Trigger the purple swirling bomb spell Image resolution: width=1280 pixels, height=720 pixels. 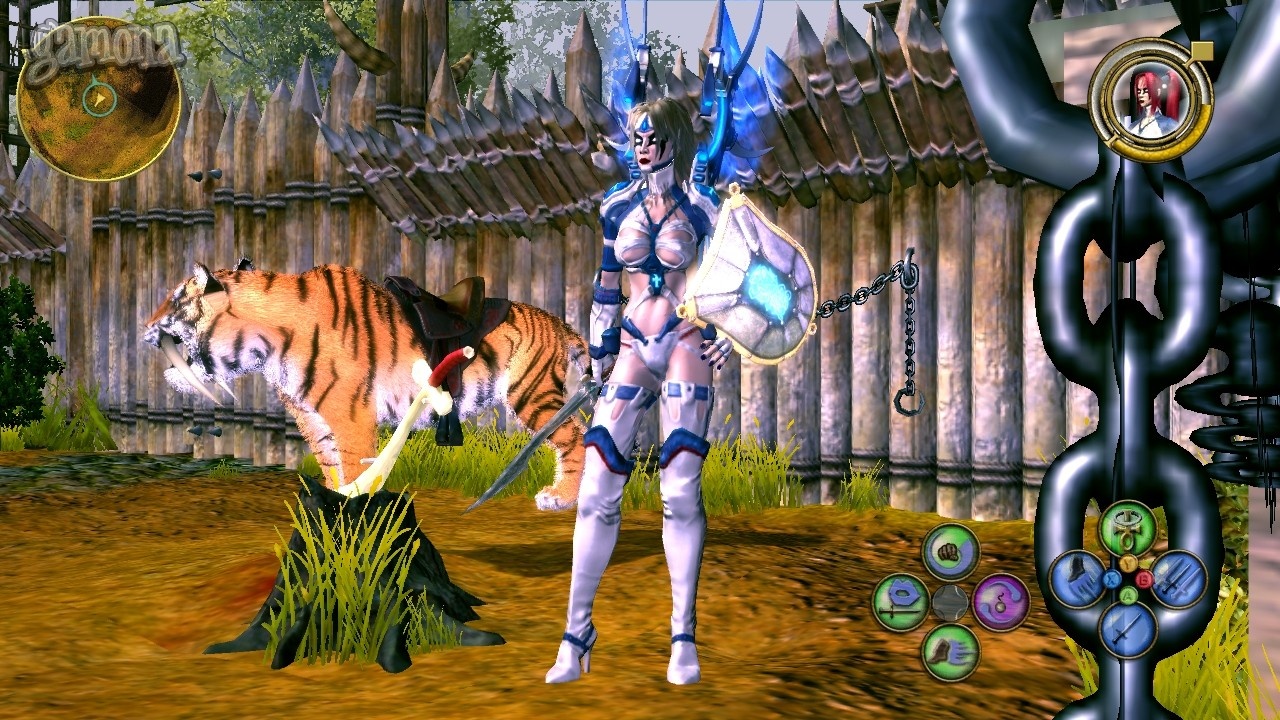click(1001, 602)
